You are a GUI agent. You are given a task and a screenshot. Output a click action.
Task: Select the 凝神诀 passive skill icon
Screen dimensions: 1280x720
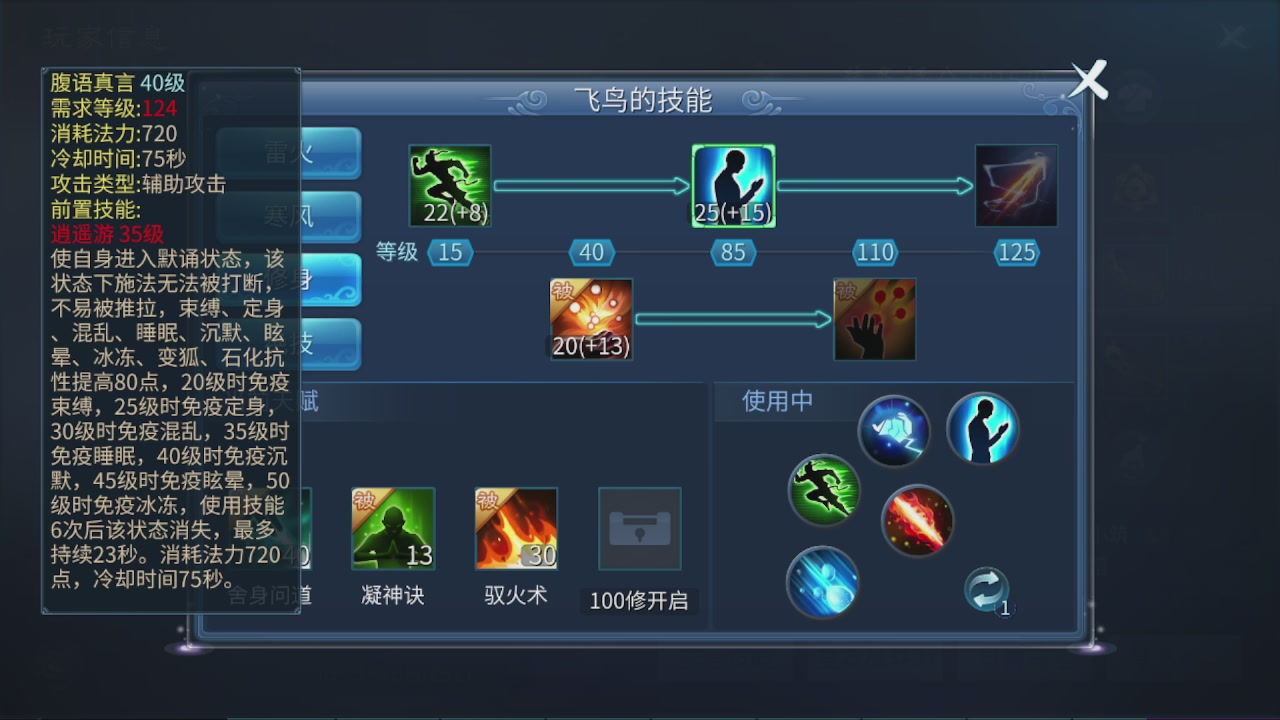point(392,528)
